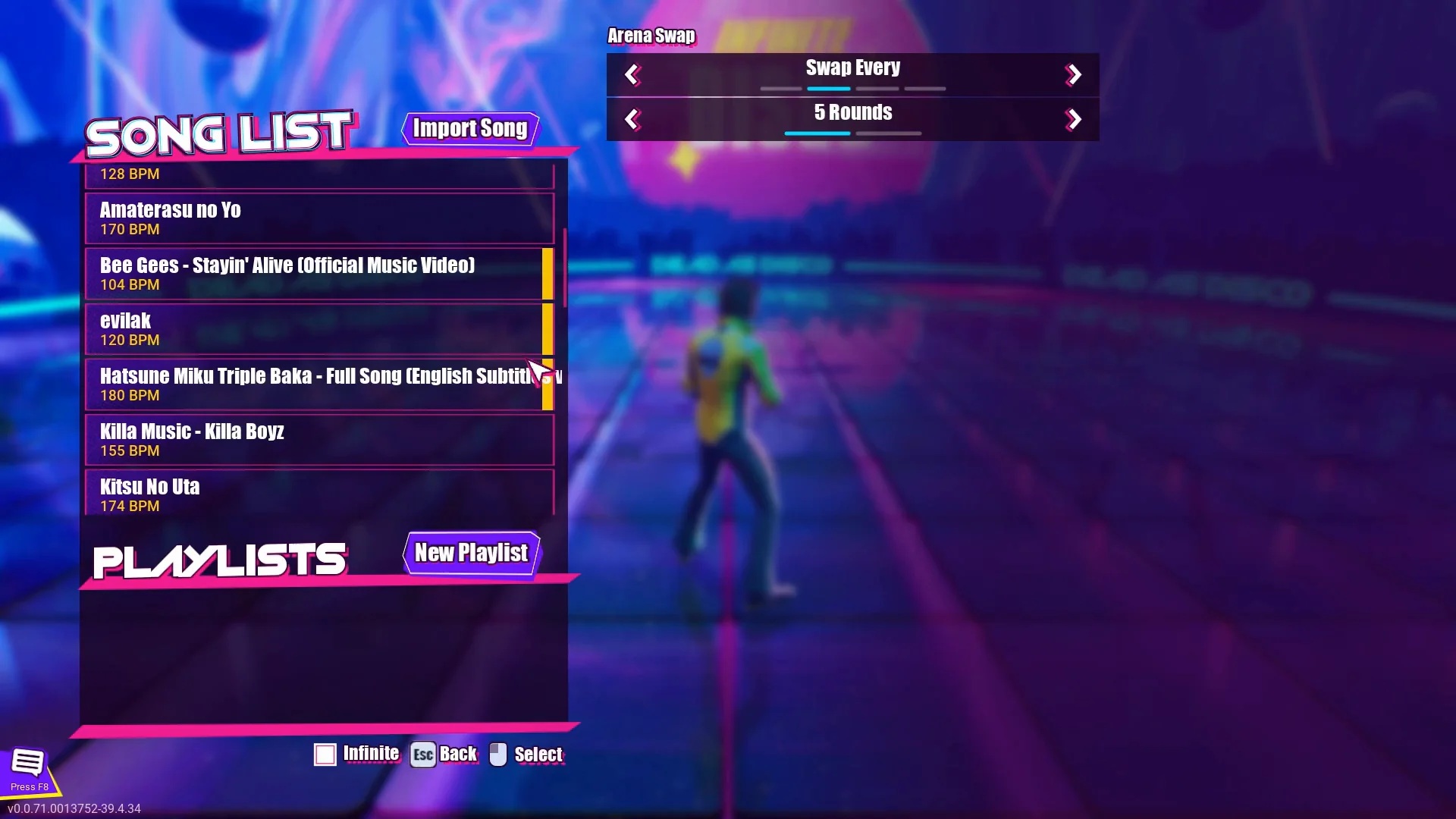Click the right chevron for Swap Every

click(x=1074, y=74)
